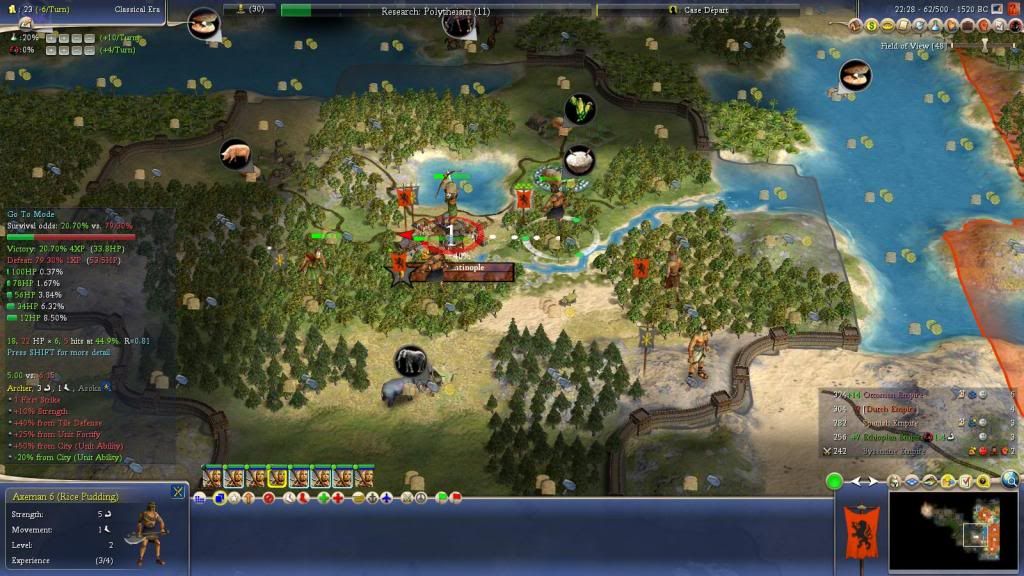Close the Axeman 6 unit info panel
The image size is (1024, 576).
click(177, 491)
